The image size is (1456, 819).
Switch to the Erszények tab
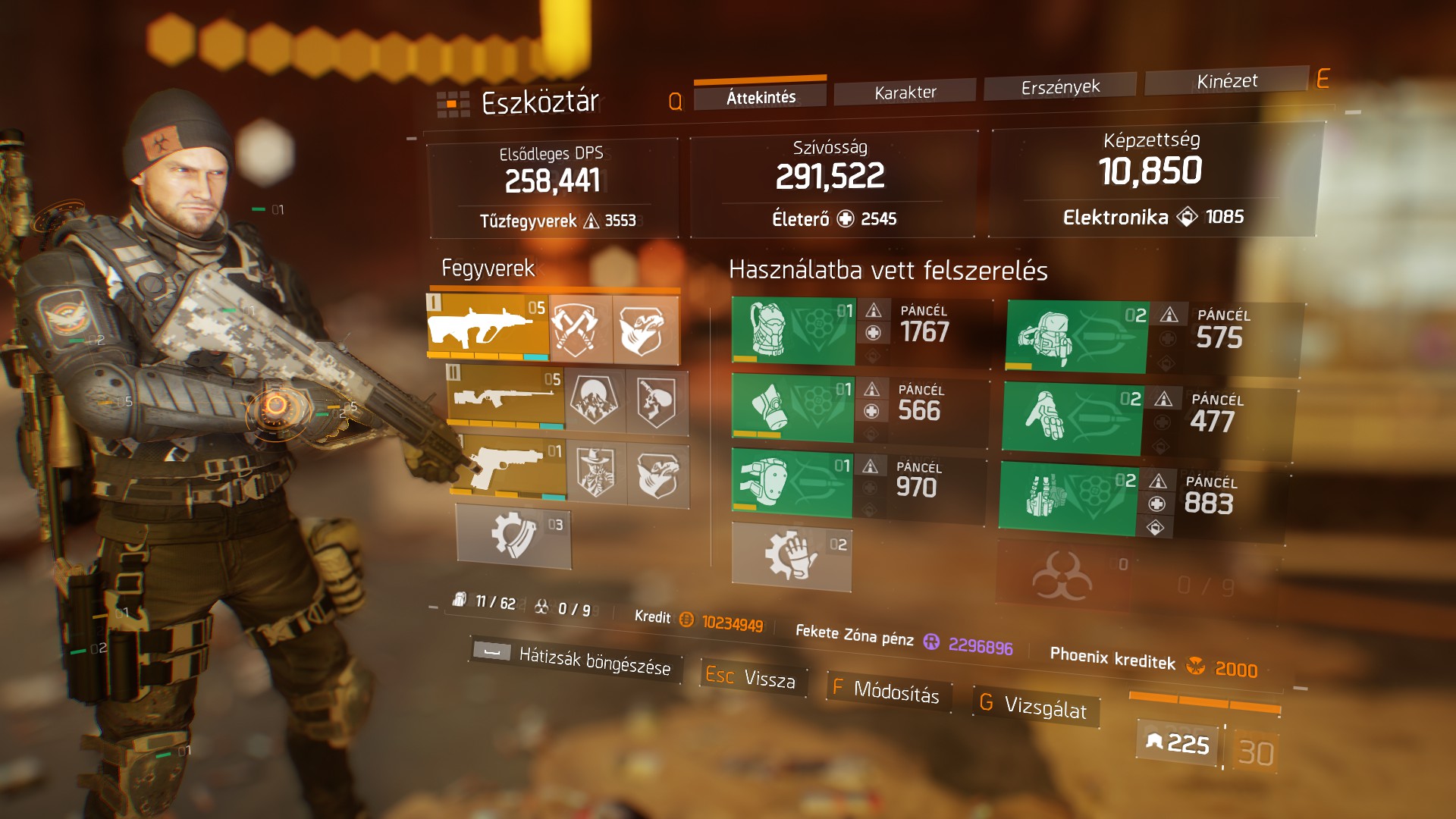click(x=1059, y=87)
